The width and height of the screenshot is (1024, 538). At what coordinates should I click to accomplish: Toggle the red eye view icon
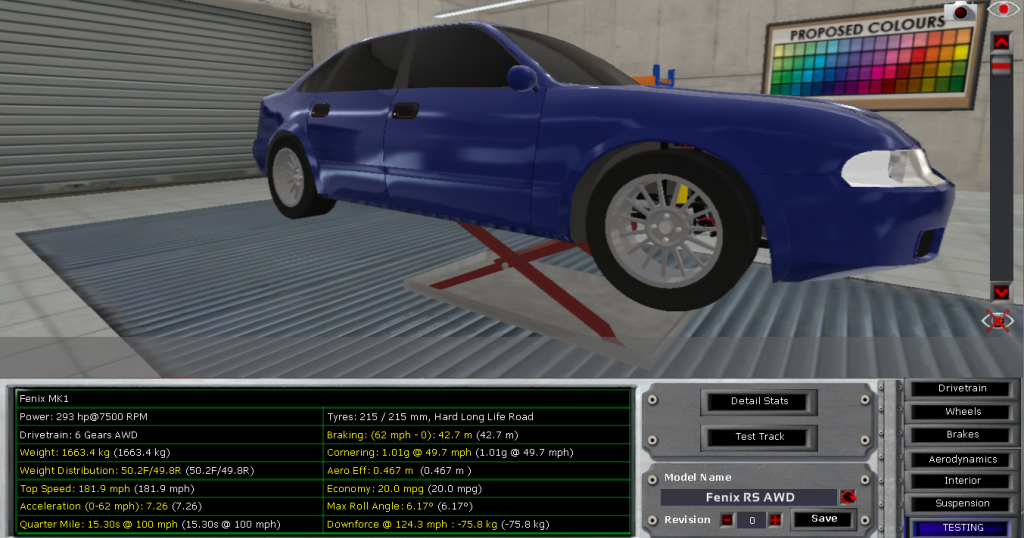click(x=1001, y=10)
